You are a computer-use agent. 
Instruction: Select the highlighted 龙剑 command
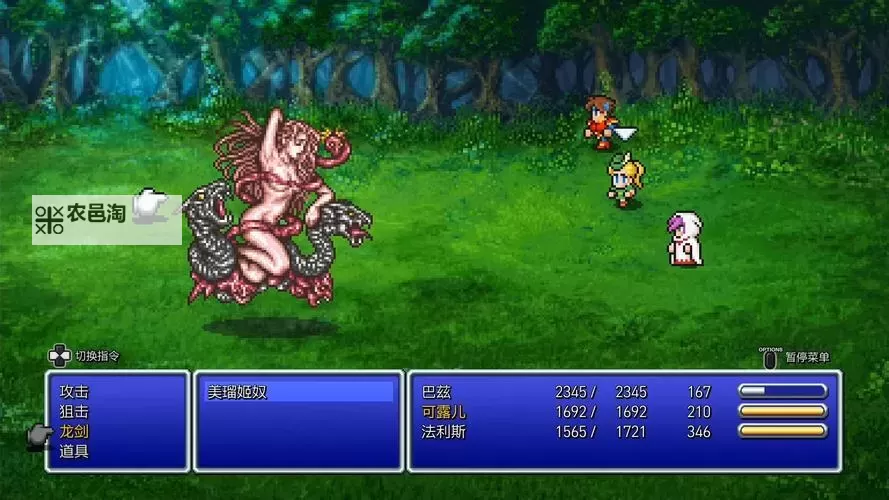[74, 432]
